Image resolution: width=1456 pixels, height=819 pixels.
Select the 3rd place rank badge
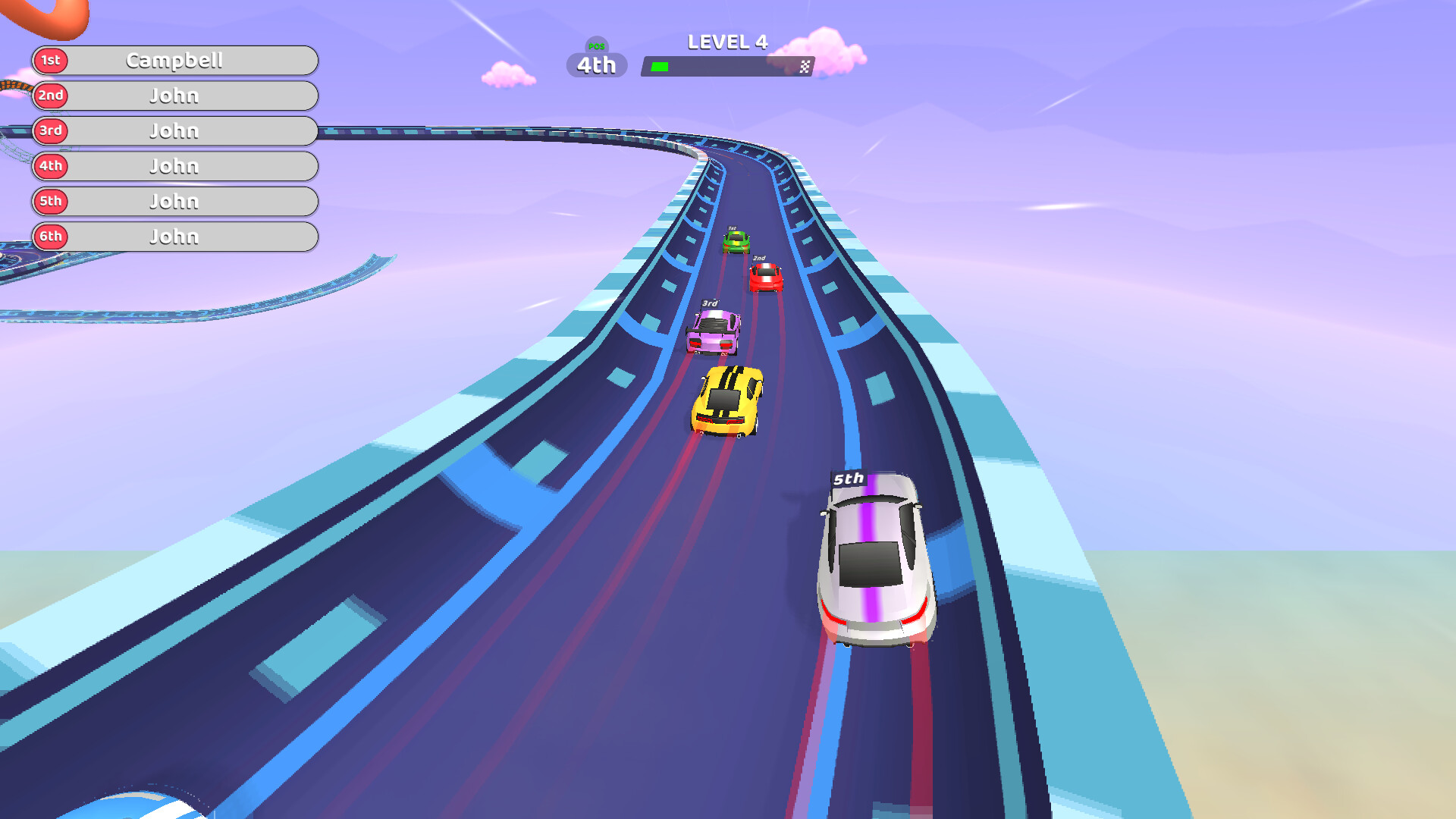pos(50,130)
